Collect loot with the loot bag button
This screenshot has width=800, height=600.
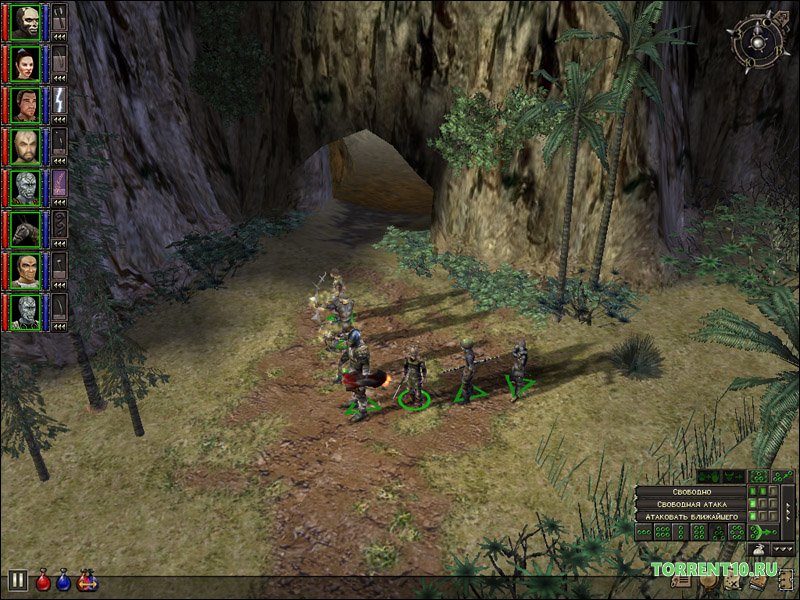tap(759, 549)
